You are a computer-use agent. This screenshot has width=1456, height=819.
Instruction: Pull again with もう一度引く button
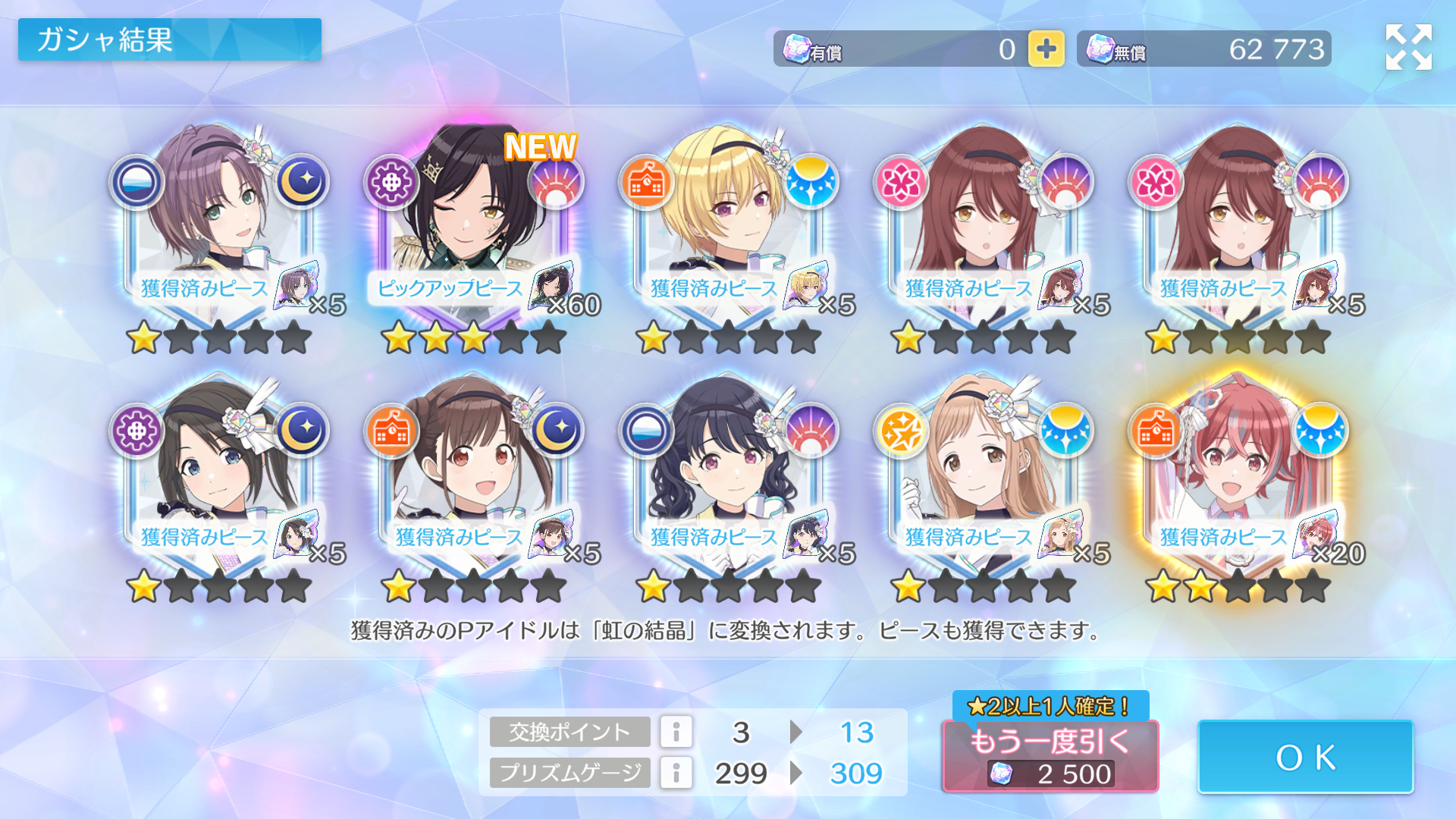1050,755
